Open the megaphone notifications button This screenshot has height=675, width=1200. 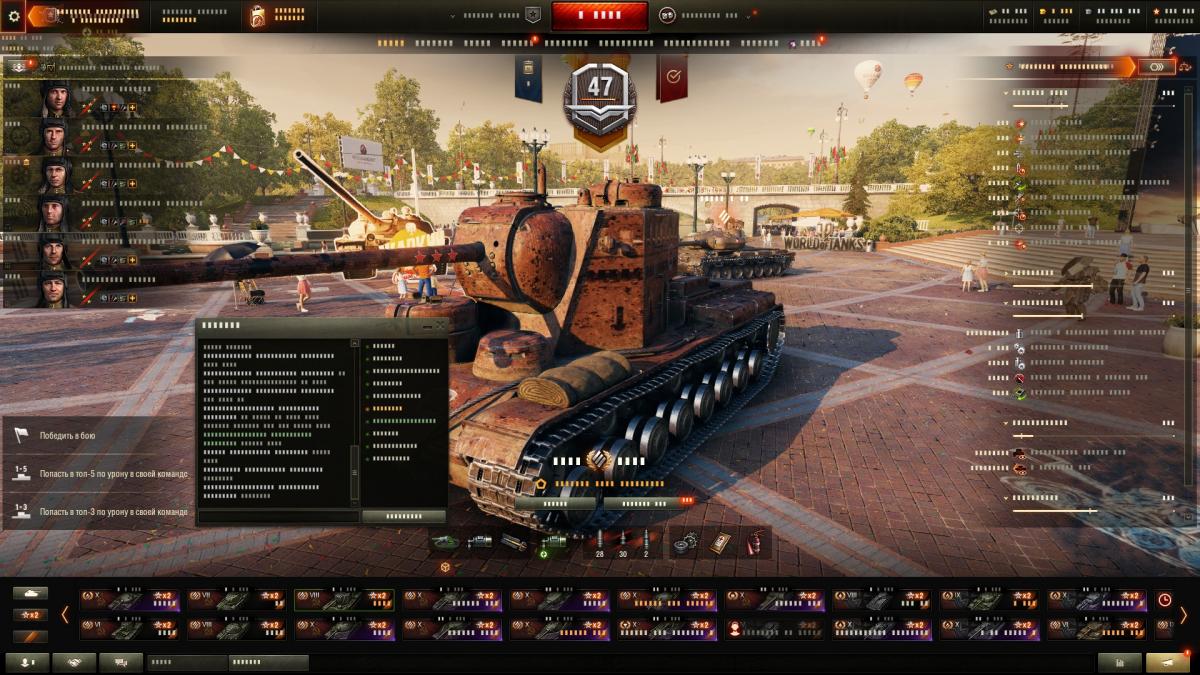coord(1167,662)
